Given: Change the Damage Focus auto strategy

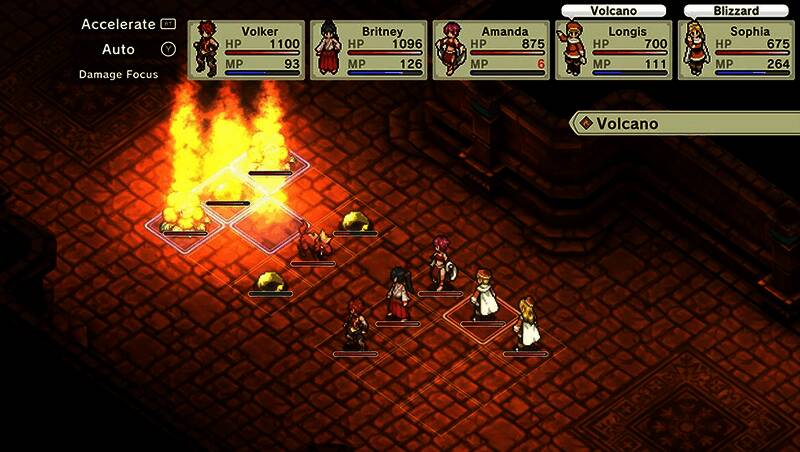Looking at the screenshot, I should (x=118, y=75).
